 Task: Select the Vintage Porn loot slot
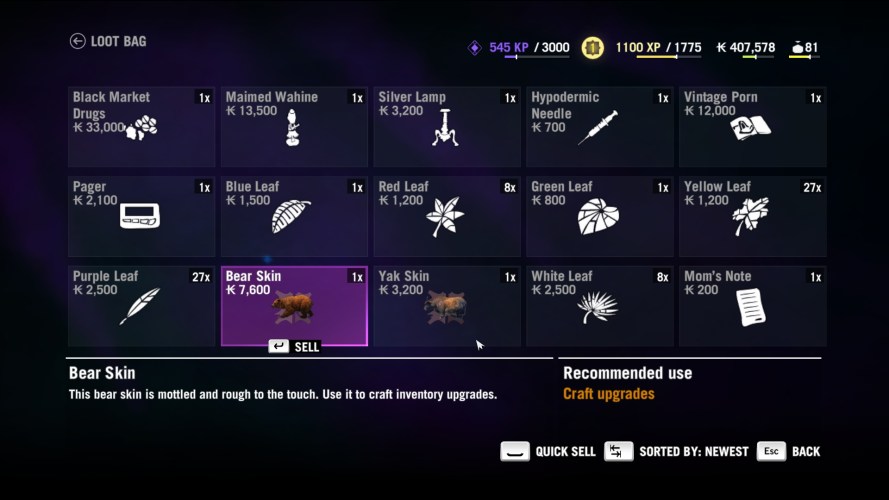click(752, 126)
